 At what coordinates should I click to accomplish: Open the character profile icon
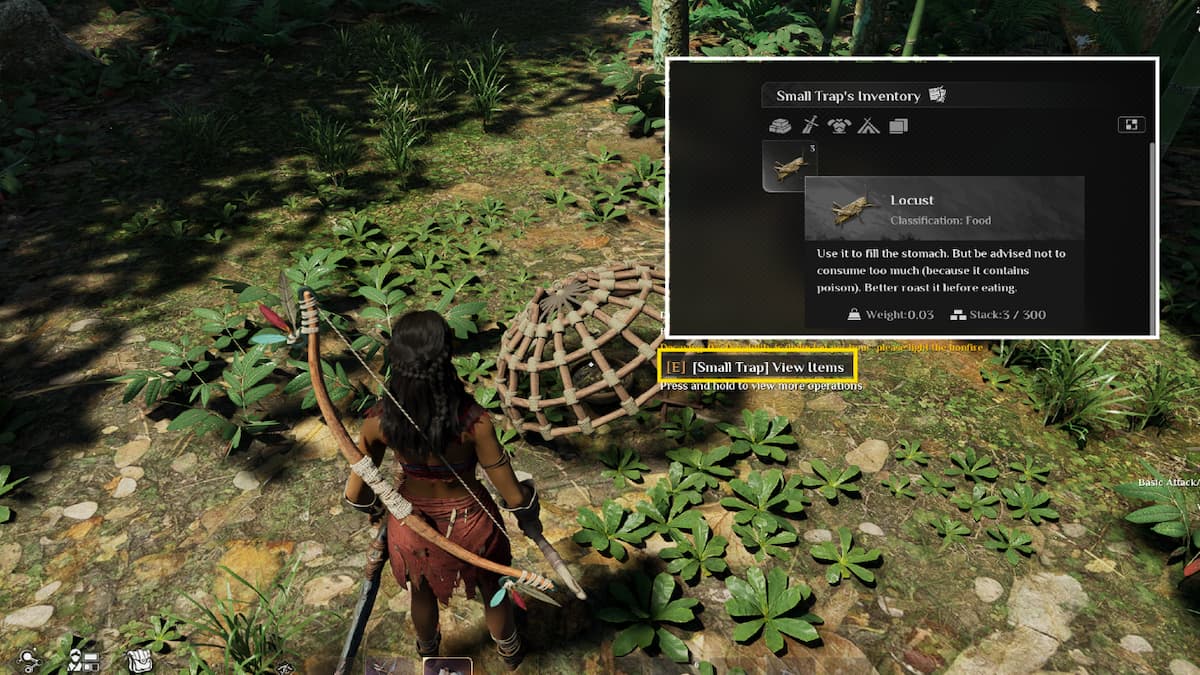[x=83, y=660]
